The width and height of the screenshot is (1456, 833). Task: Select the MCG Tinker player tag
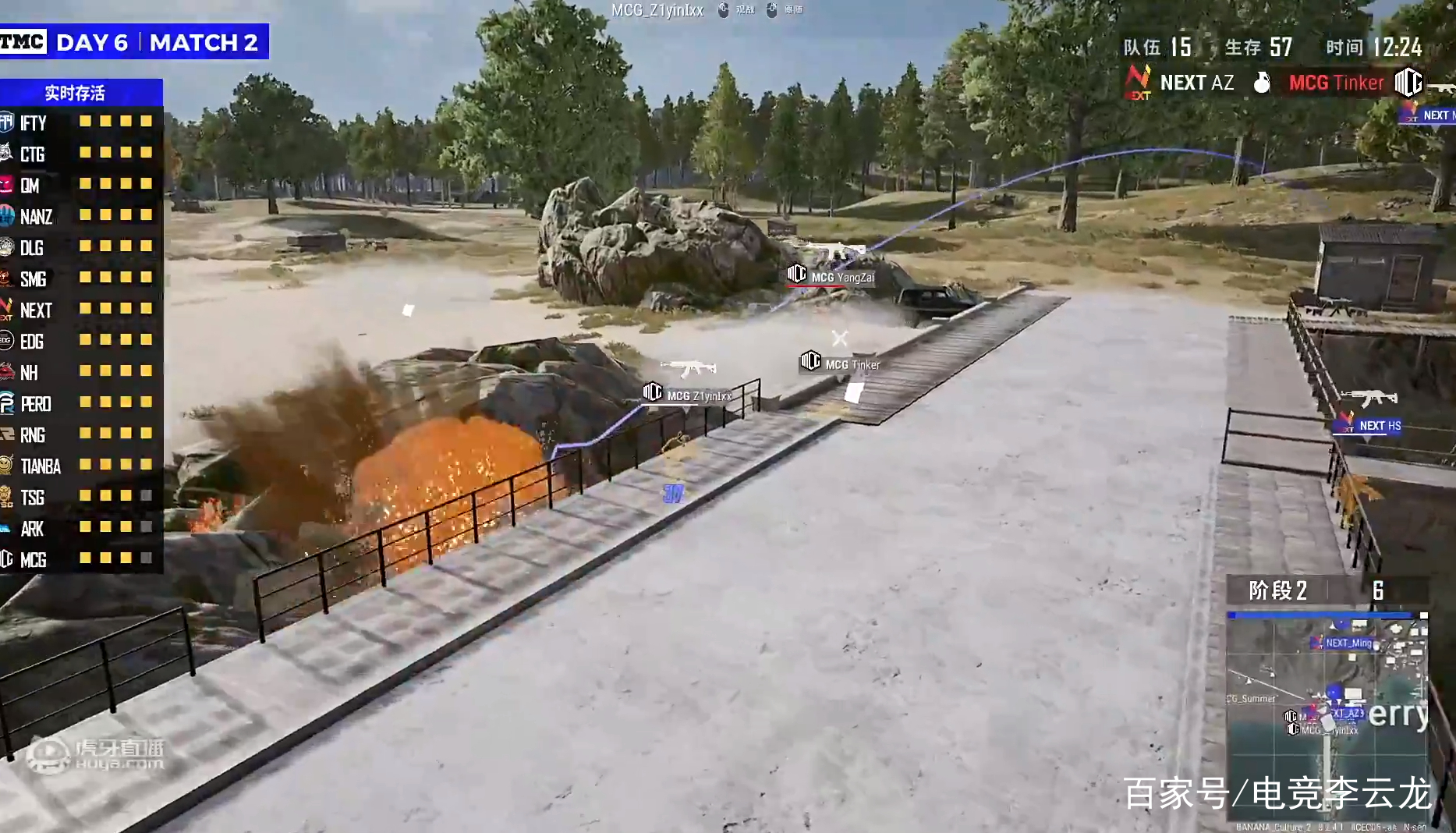[841, 363]
